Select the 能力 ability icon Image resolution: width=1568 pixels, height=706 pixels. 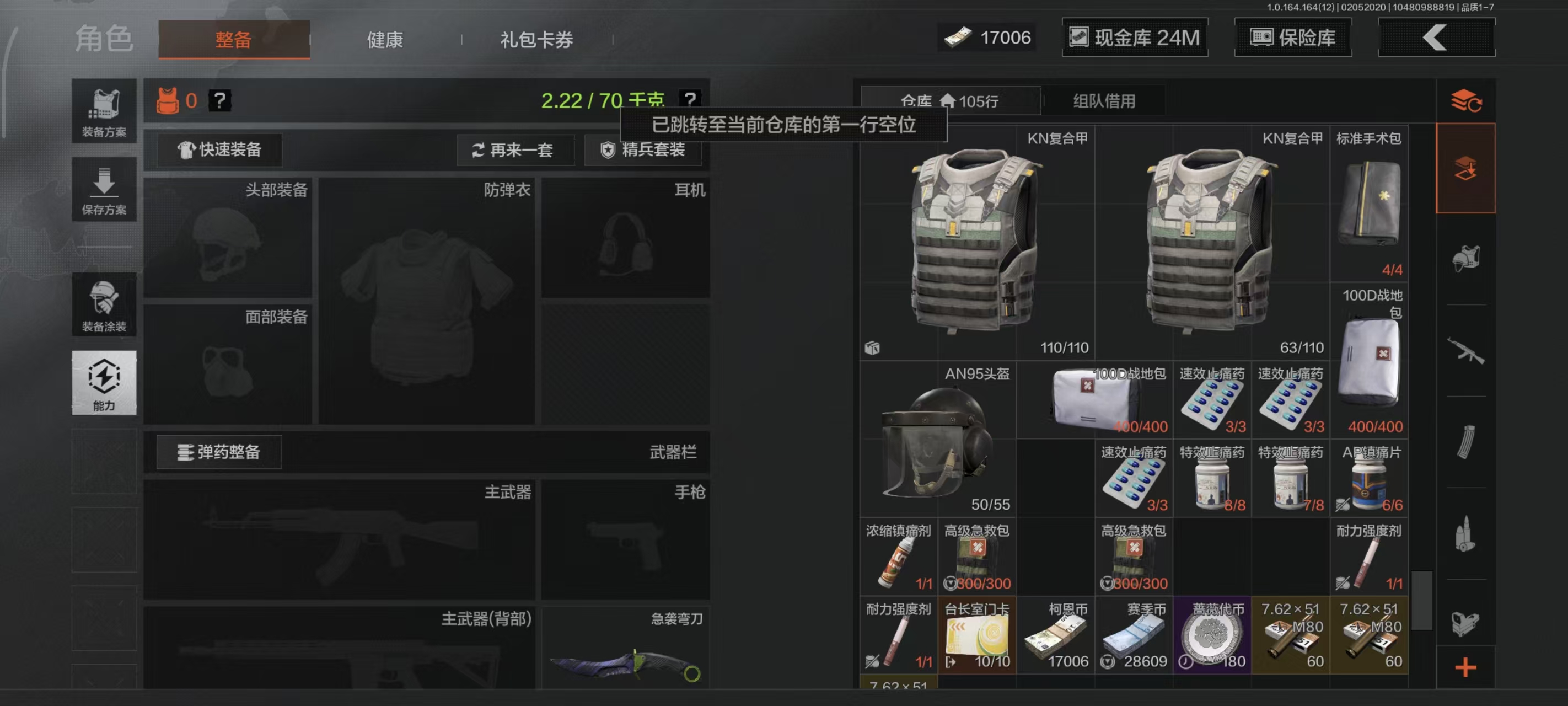pos(104,384)
